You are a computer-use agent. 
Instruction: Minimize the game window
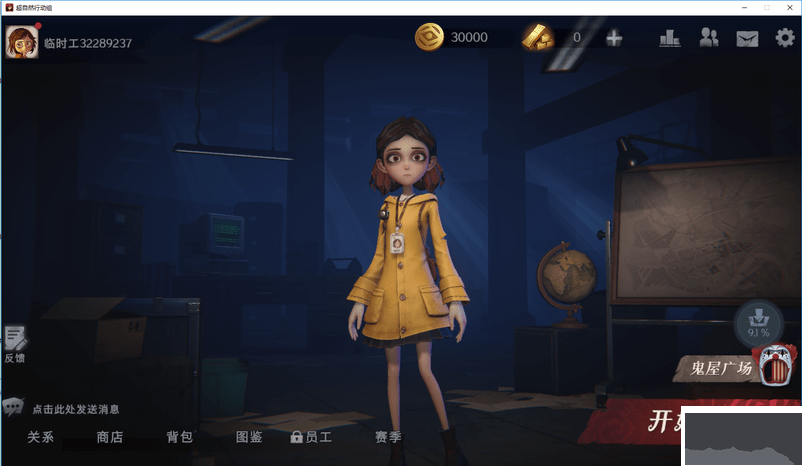pos(742,7)
